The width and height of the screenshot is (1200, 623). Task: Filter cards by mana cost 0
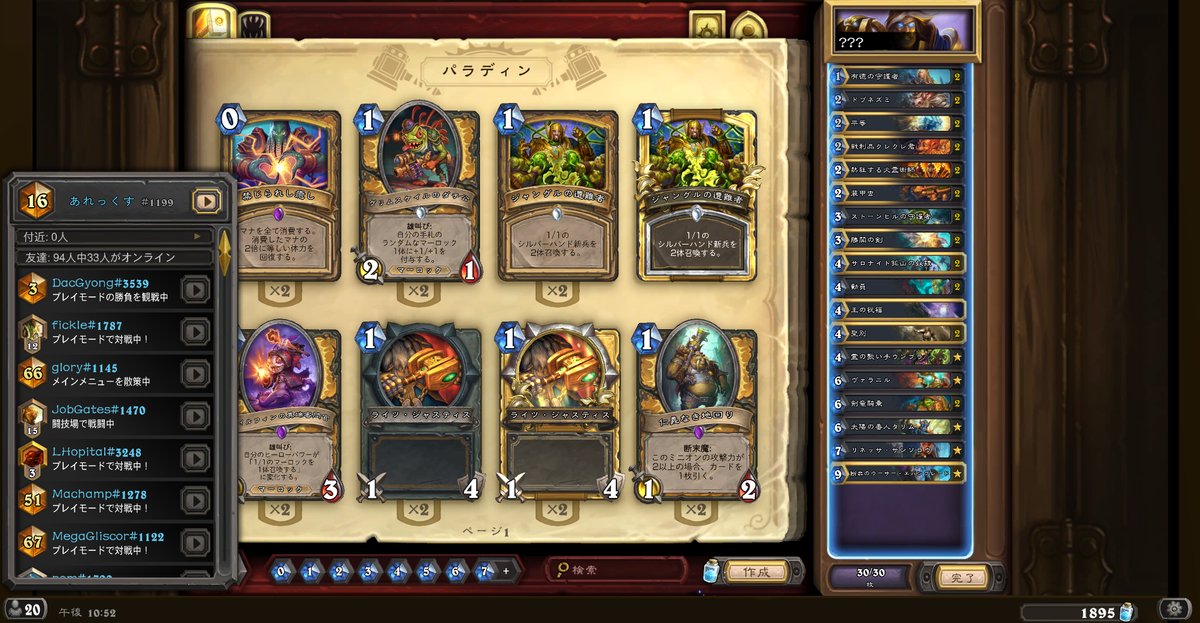[281, 572]
